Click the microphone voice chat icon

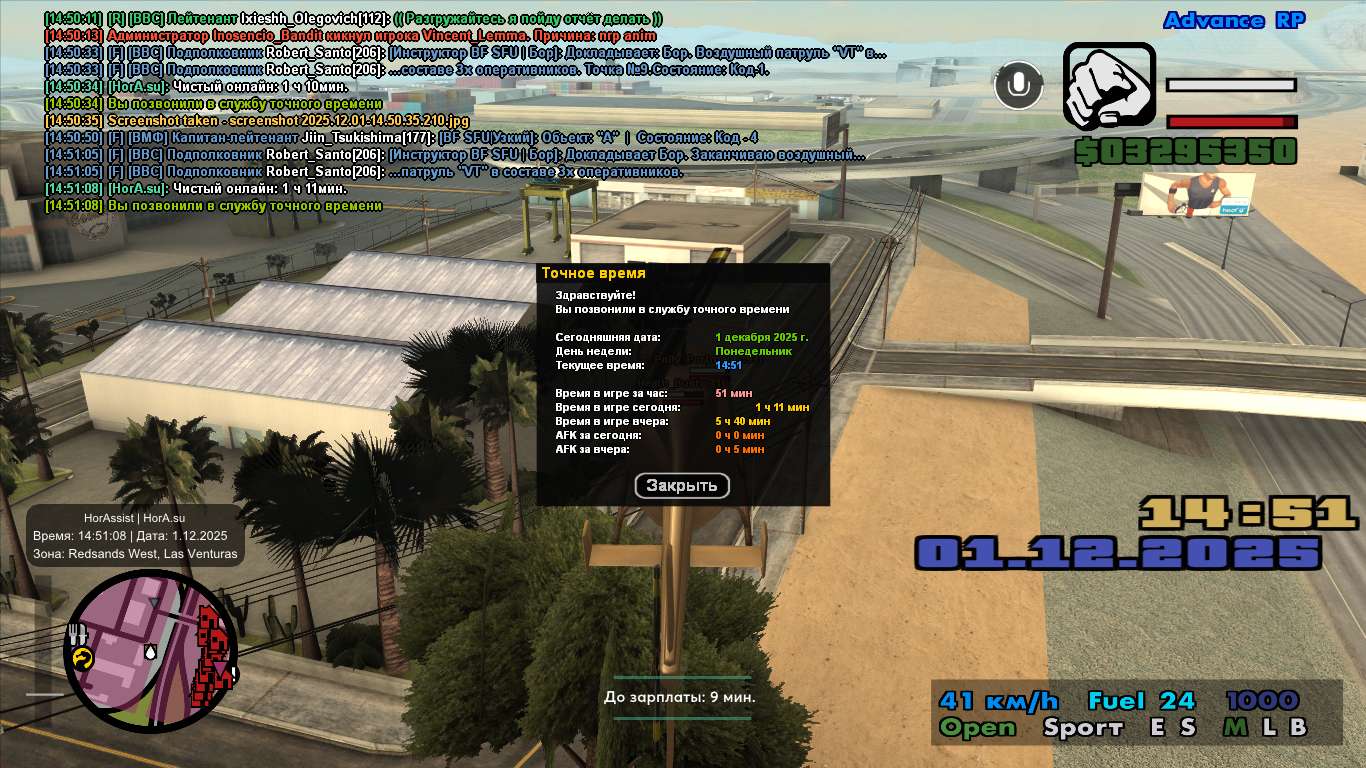1018,86
